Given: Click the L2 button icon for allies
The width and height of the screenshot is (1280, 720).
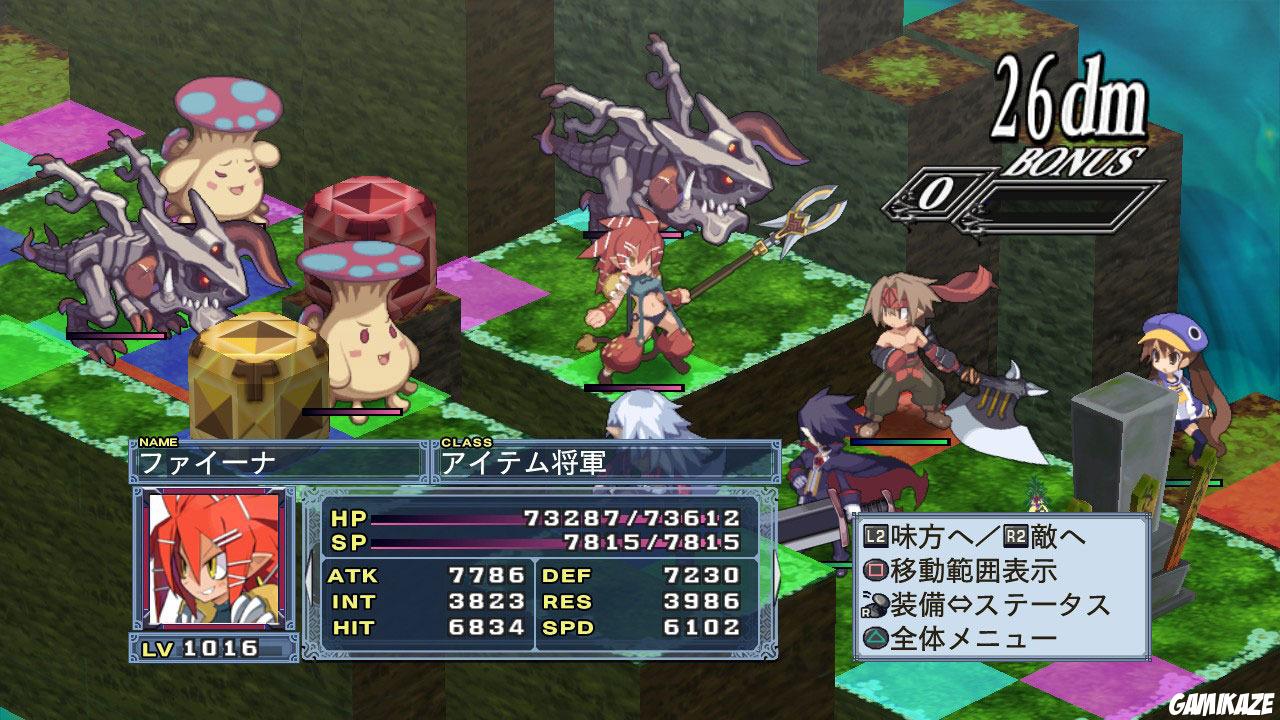Looking at the screenshot, I should (876, 535).
